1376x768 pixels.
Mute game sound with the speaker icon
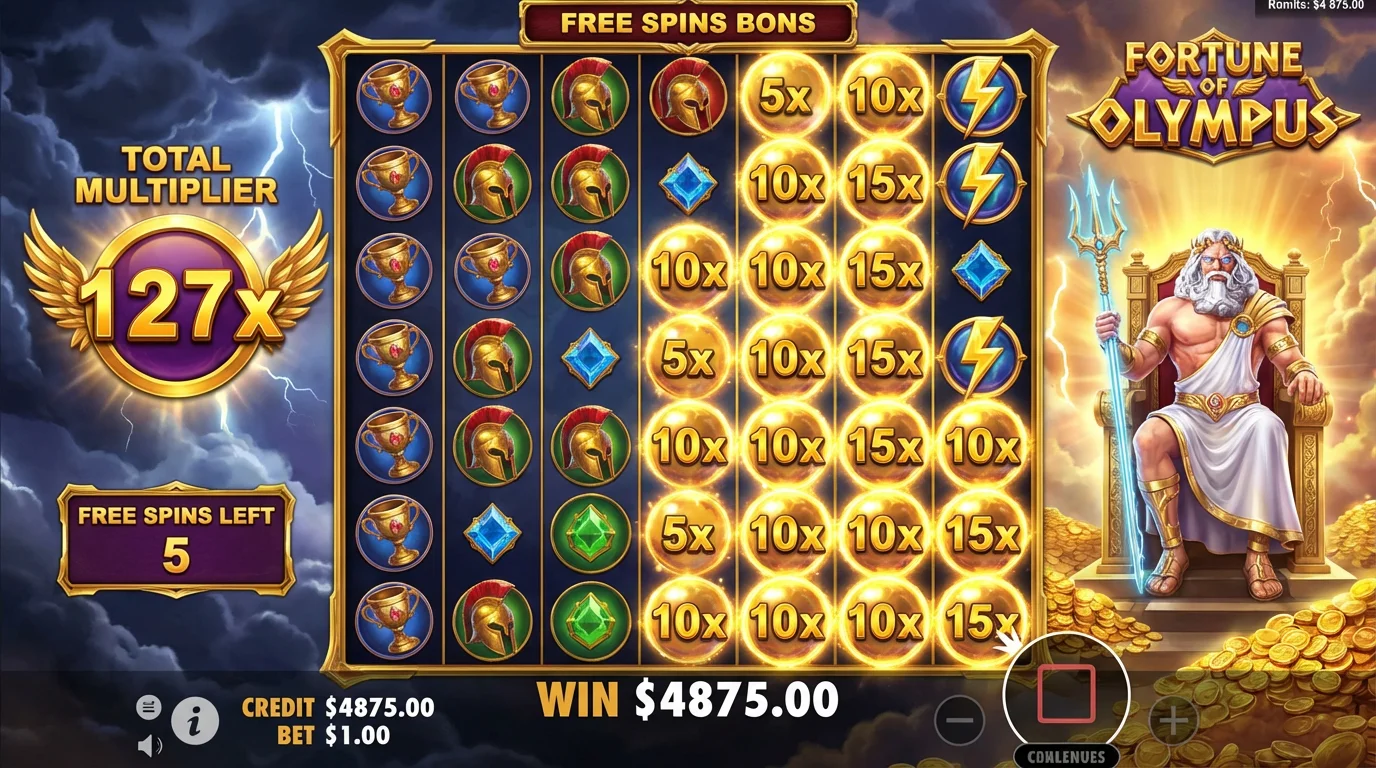click(x=147, y=744)
